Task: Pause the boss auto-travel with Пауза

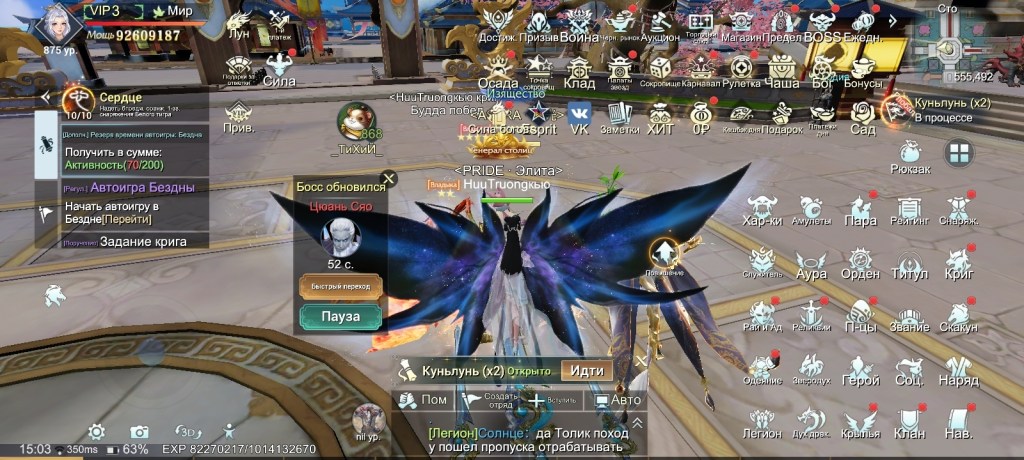Action: [341, 318]
